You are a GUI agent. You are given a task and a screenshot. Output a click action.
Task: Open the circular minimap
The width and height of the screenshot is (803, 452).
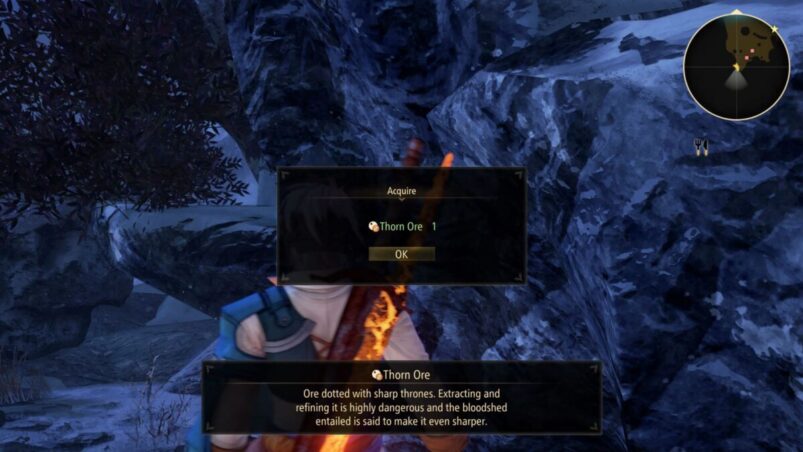tap(737, 67)
